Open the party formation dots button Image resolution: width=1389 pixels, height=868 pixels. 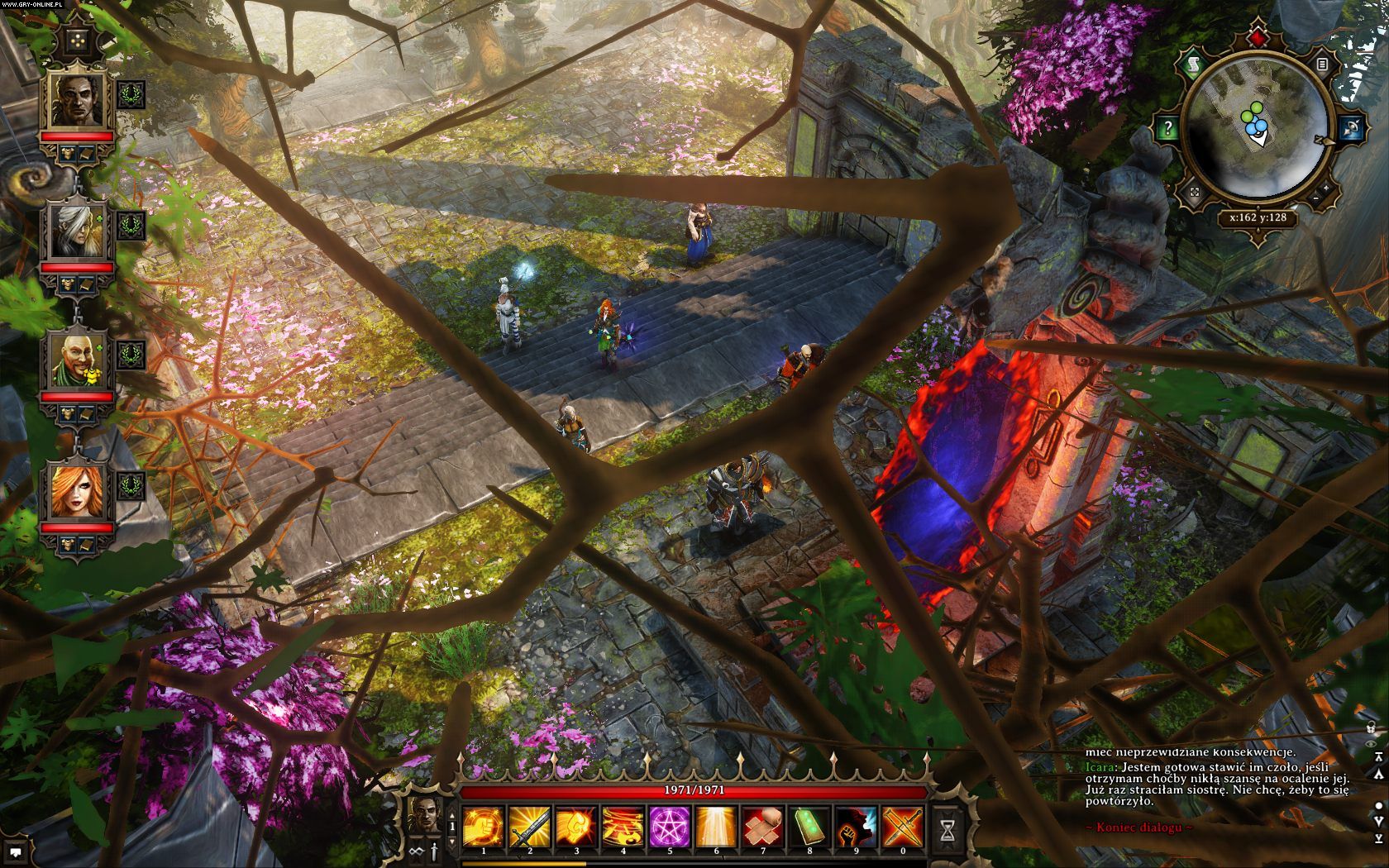79,40
